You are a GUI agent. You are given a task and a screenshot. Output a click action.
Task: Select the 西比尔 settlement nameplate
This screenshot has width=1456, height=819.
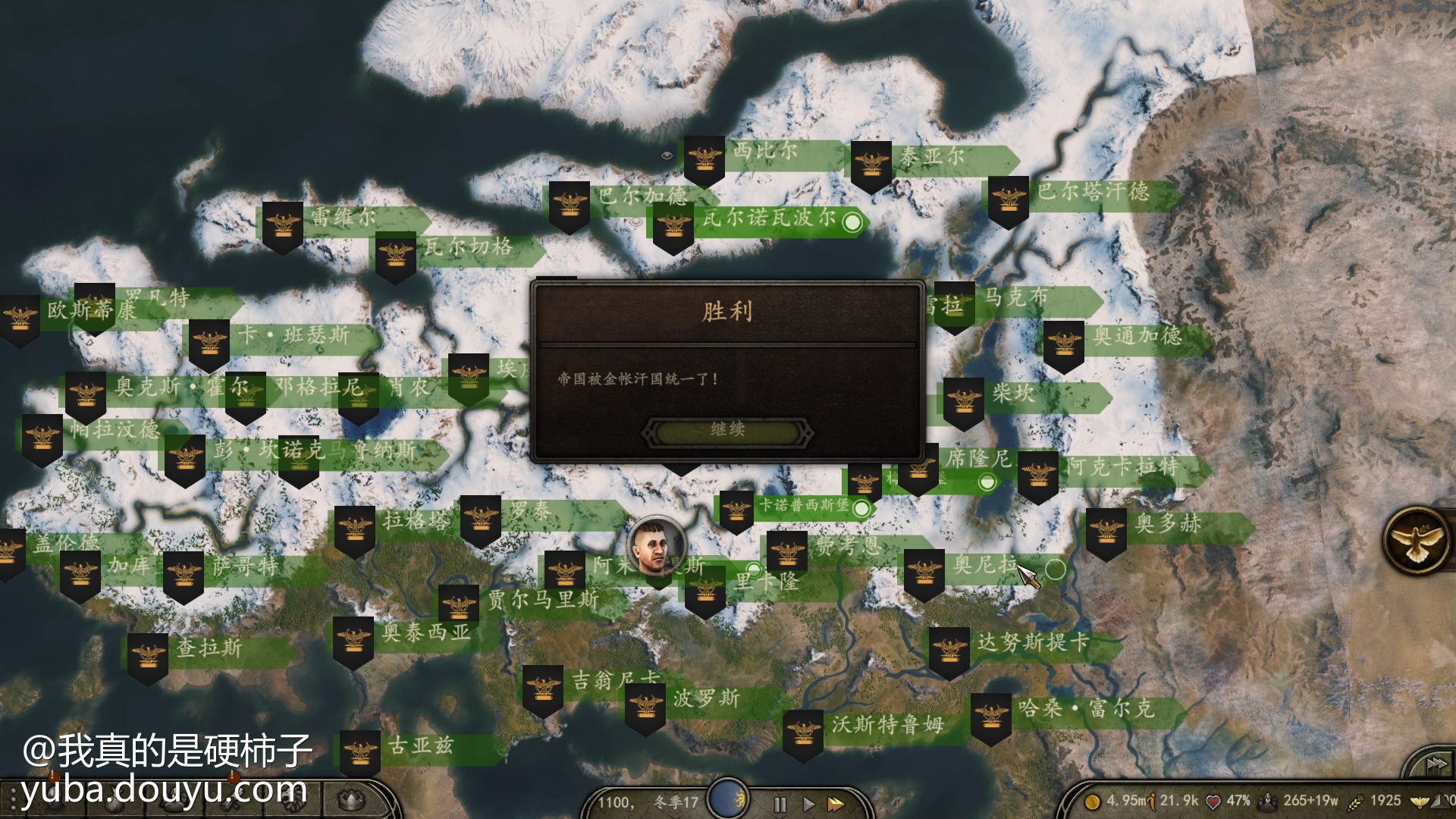pyautogui.click(x=764, y=152)
